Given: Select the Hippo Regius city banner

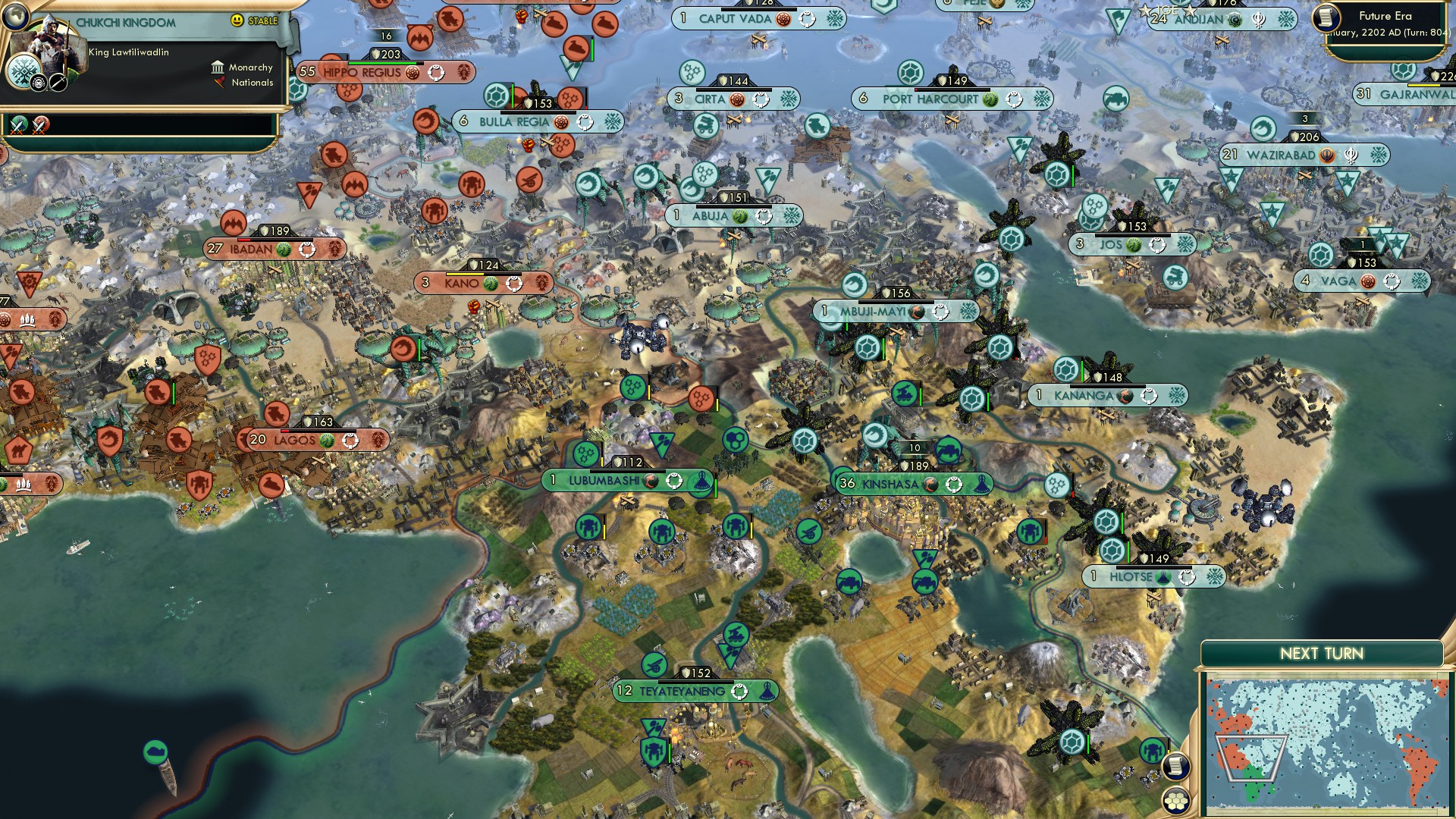Looking at the screenshot, I should 362,73.
